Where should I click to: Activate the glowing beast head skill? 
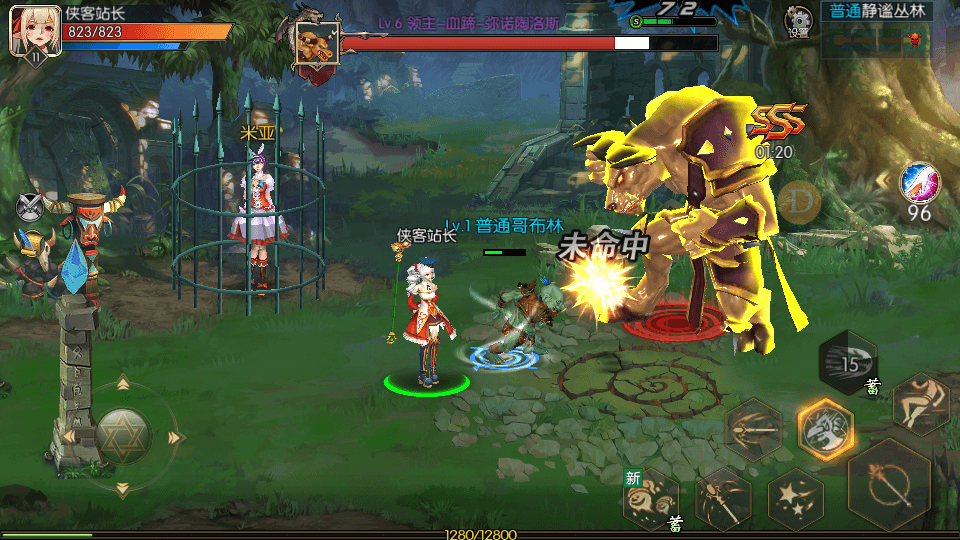[x=825, y=429]
